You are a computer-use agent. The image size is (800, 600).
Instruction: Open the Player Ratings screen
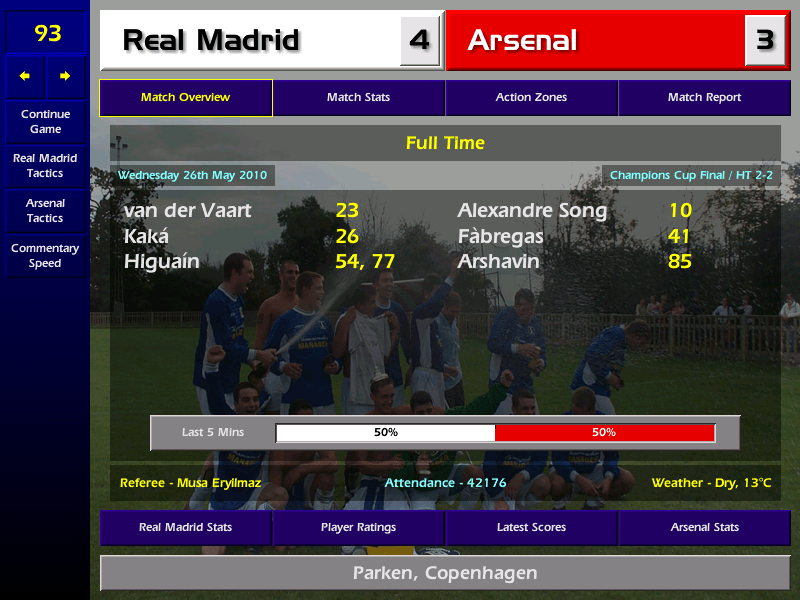[x=358, y=527]
